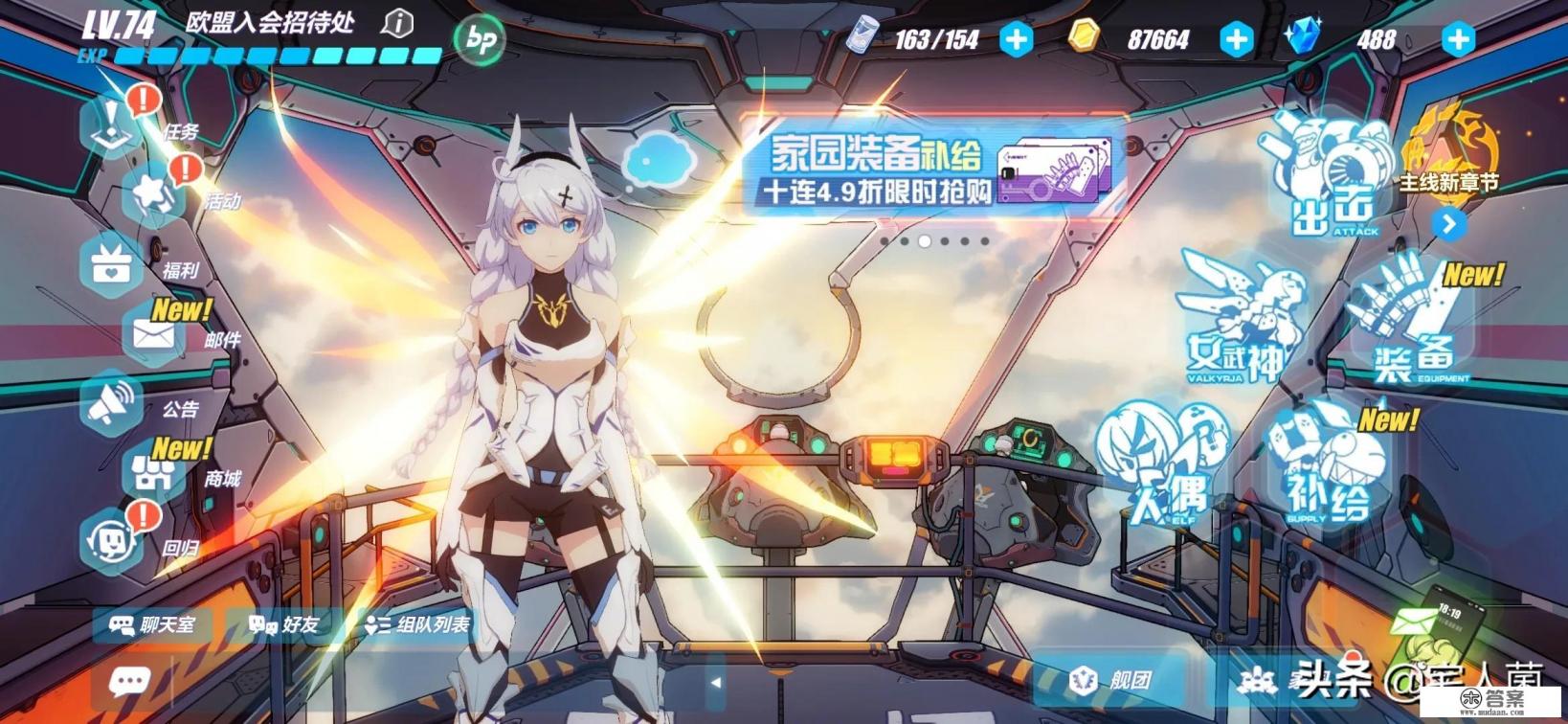The height and width of the screenshot is (724, 1568).
Task: Open the 组队列表 team list
Action: [418, 625]
